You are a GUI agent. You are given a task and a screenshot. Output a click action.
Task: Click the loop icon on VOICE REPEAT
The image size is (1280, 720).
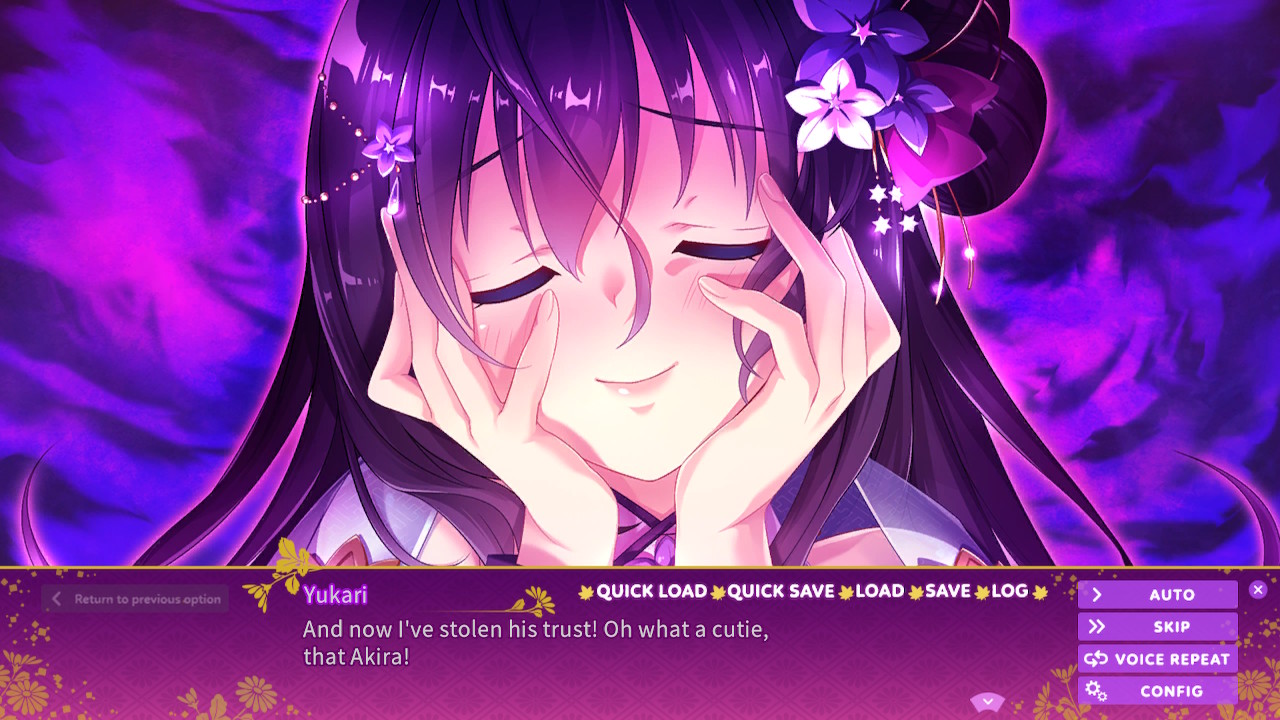pyautogui.click(x=1096, y=659)
